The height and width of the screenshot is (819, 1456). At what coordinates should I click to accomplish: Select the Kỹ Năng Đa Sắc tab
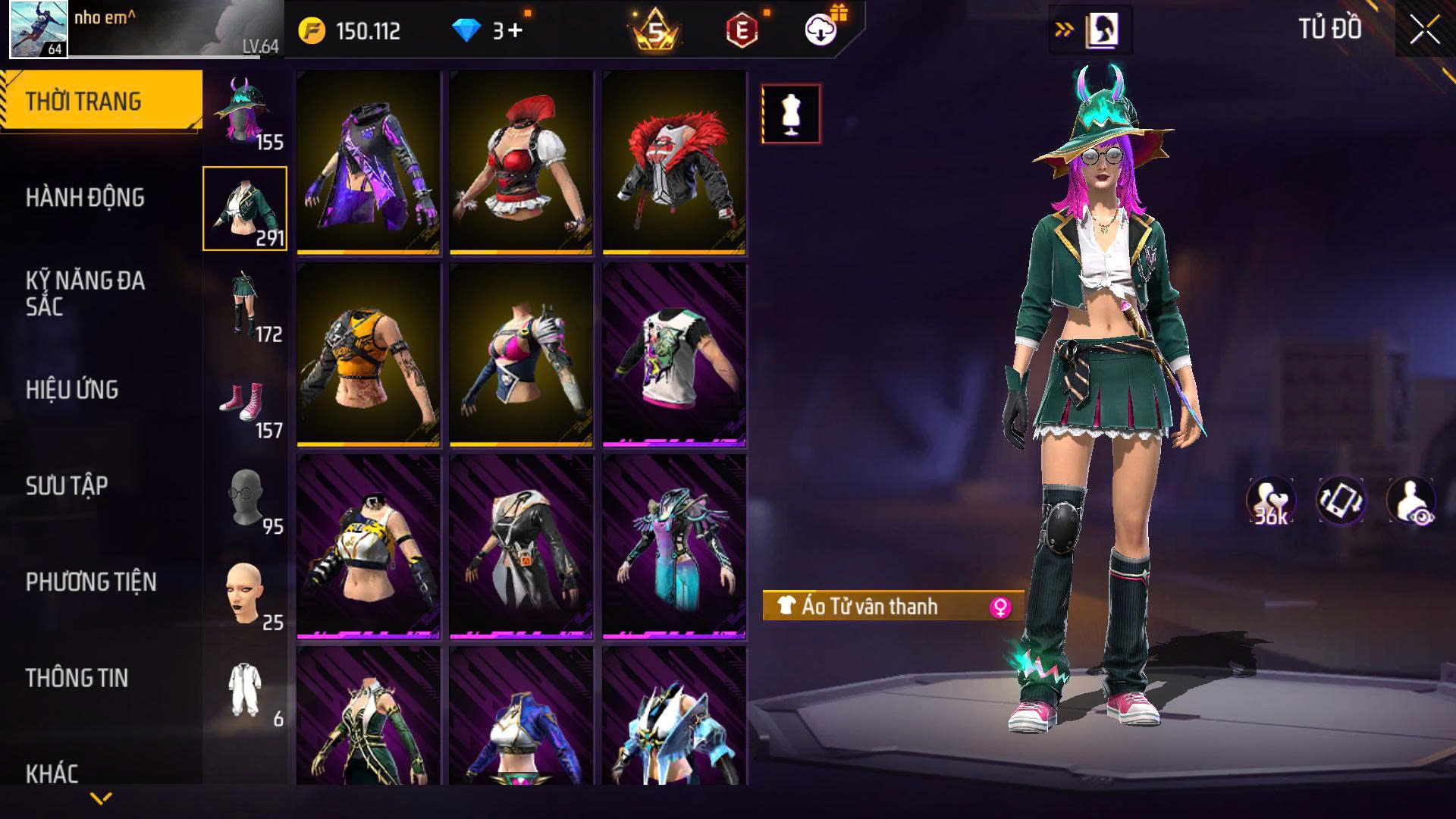(85, 293)
